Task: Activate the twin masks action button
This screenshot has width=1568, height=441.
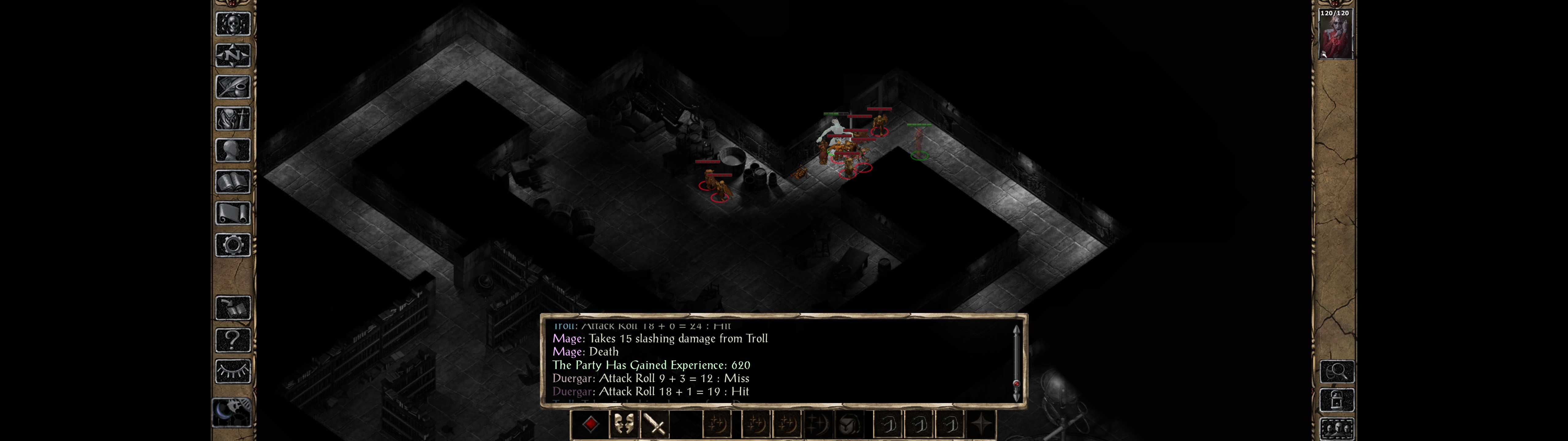Action: tap(623, 424)
